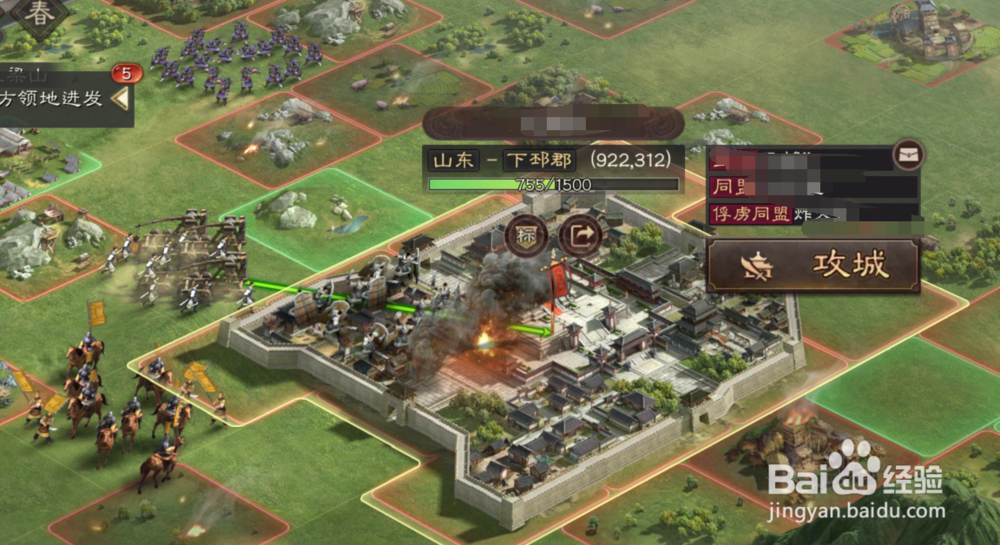Select the 春 season indicator
Screen dimensions: 1000x545
pyautogui.click(x=39, y=14)
